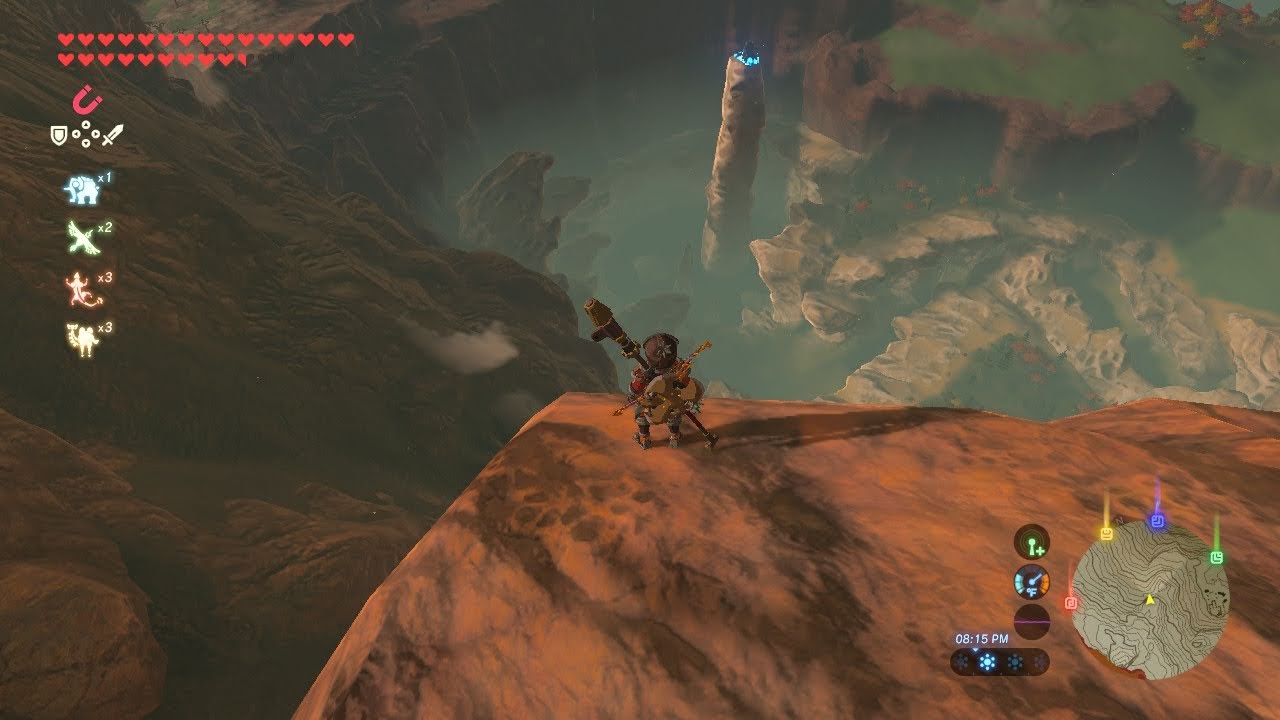The height and width of the screenshot is (720, 1280).
Task: Activate the blue elephant Mipha's Grace icon
Action: (x=80, y=189)
